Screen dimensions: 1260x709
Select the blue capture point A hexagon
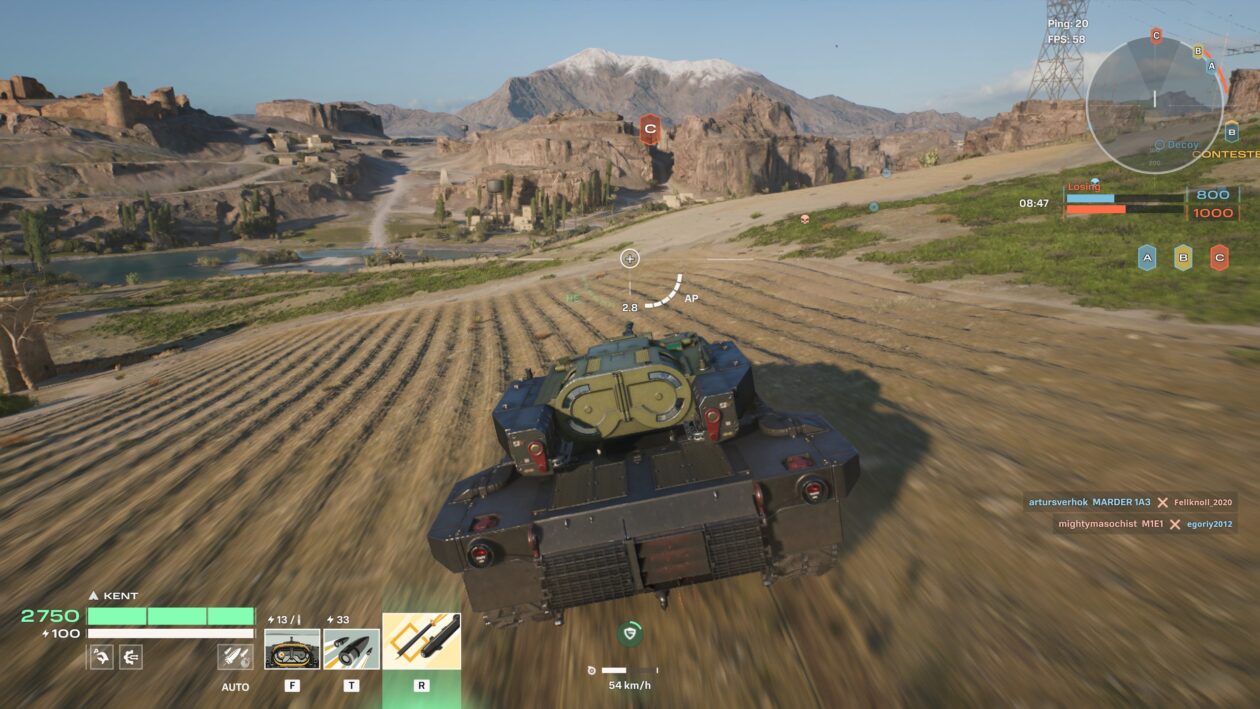click(x=1147, y=258)
